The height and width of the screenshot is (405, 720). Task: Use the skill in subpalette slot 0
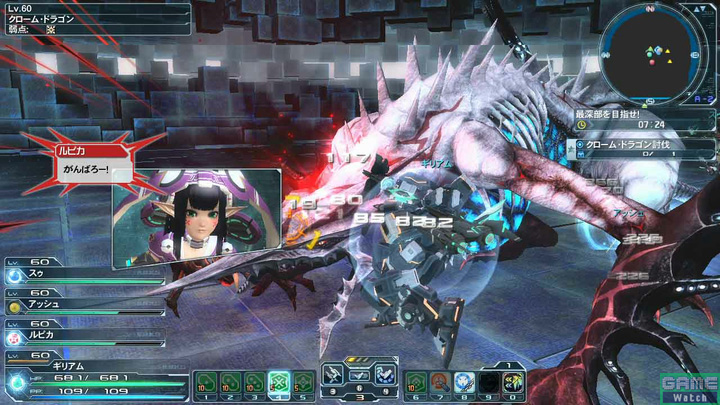[515, 382]
